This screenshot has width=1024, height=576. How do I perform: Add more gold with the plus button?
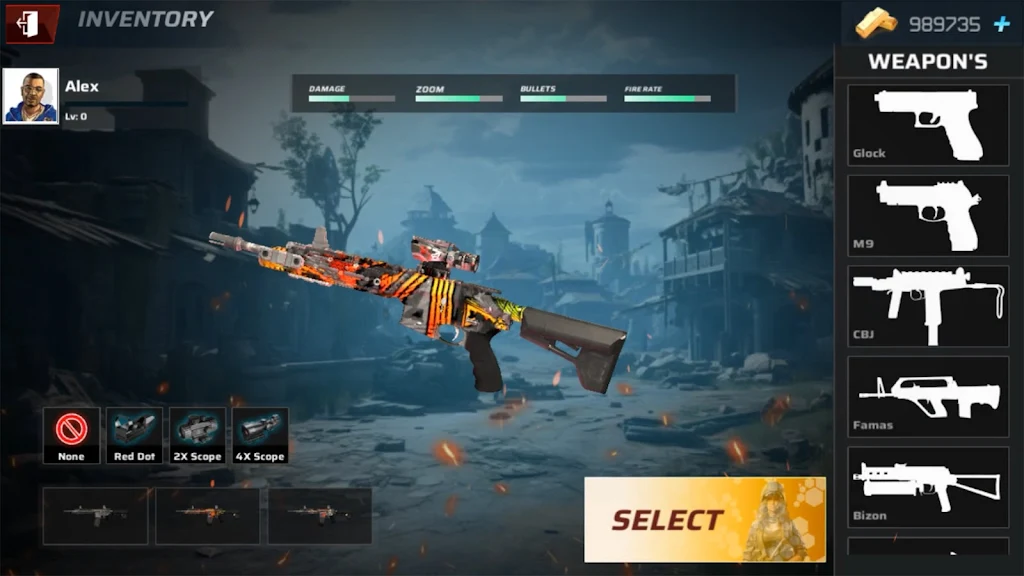coord(1001,25)
